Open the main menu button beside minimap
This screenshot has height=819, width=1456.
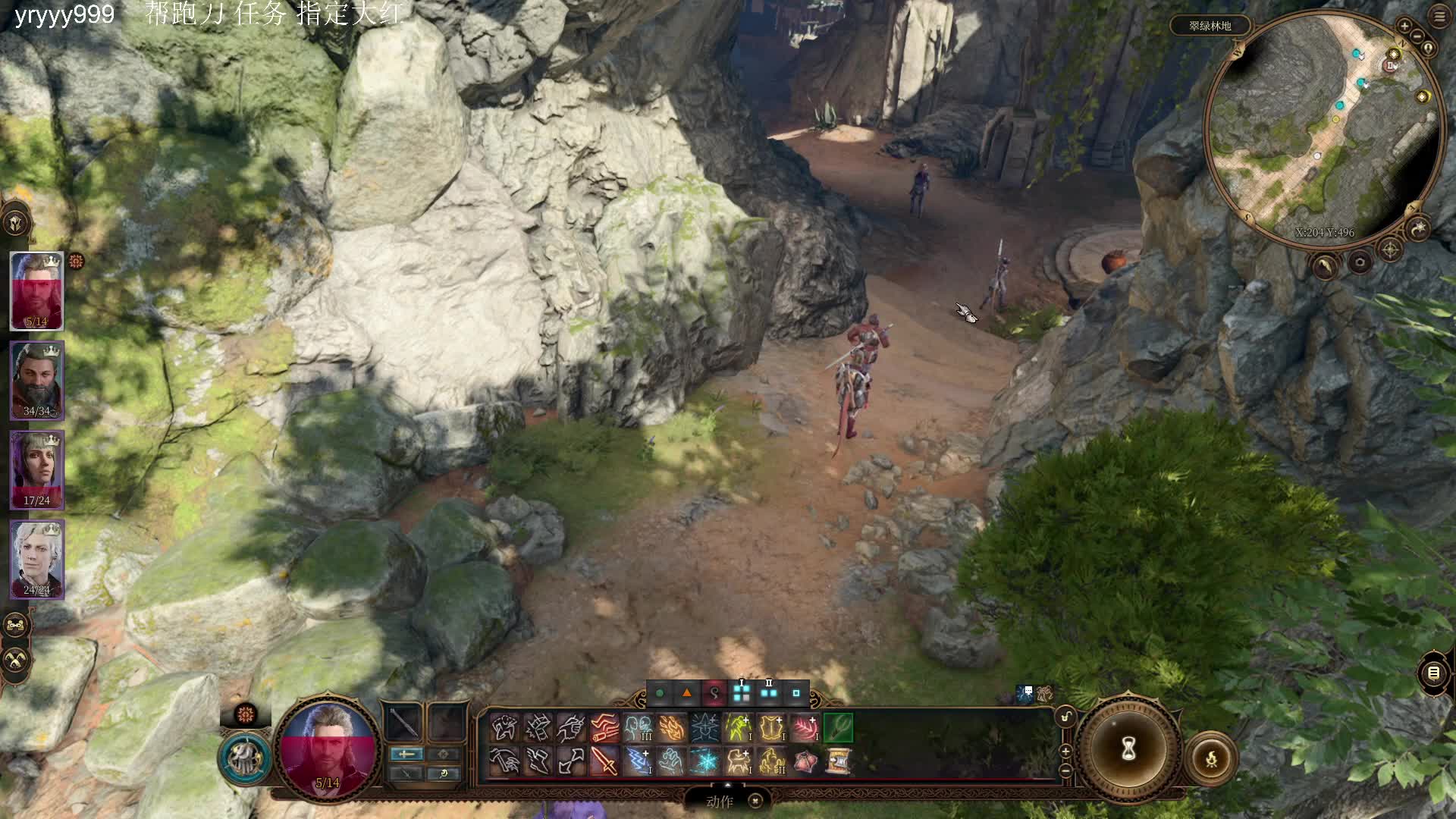[1439, 17]
